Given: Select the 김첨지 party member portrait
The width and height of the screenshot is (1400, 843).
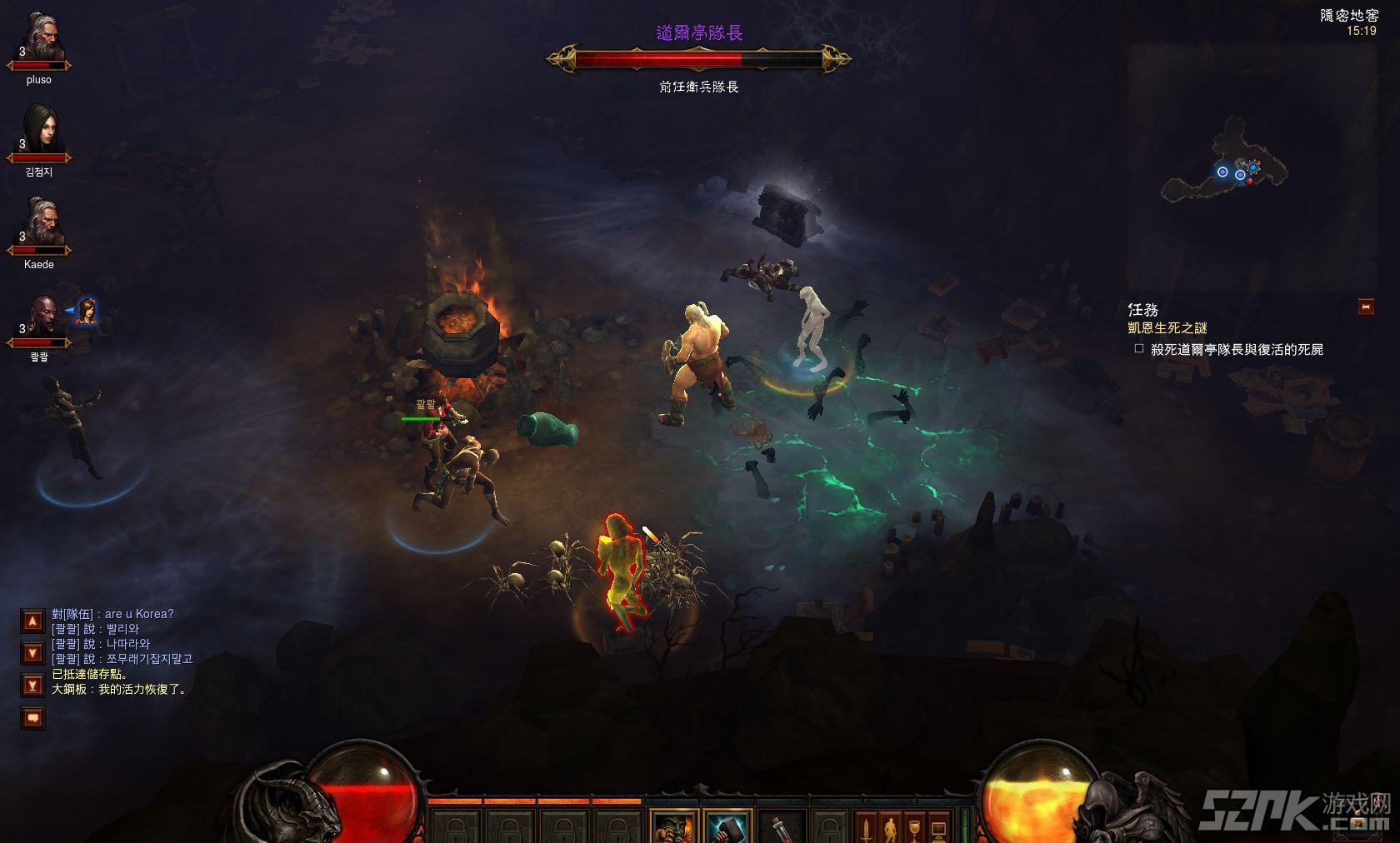Looking at the screenshot, I should coord(39,132).
